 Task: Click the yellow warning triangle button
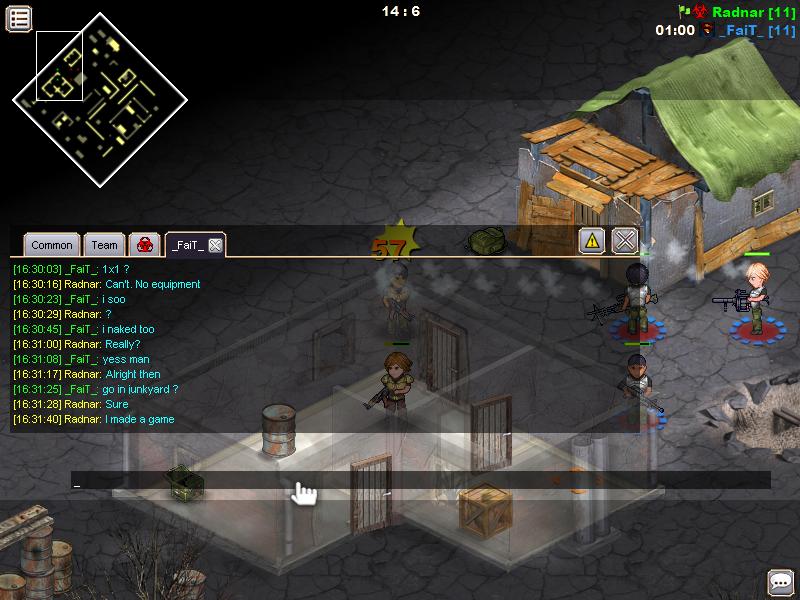(x=592, y=240)
